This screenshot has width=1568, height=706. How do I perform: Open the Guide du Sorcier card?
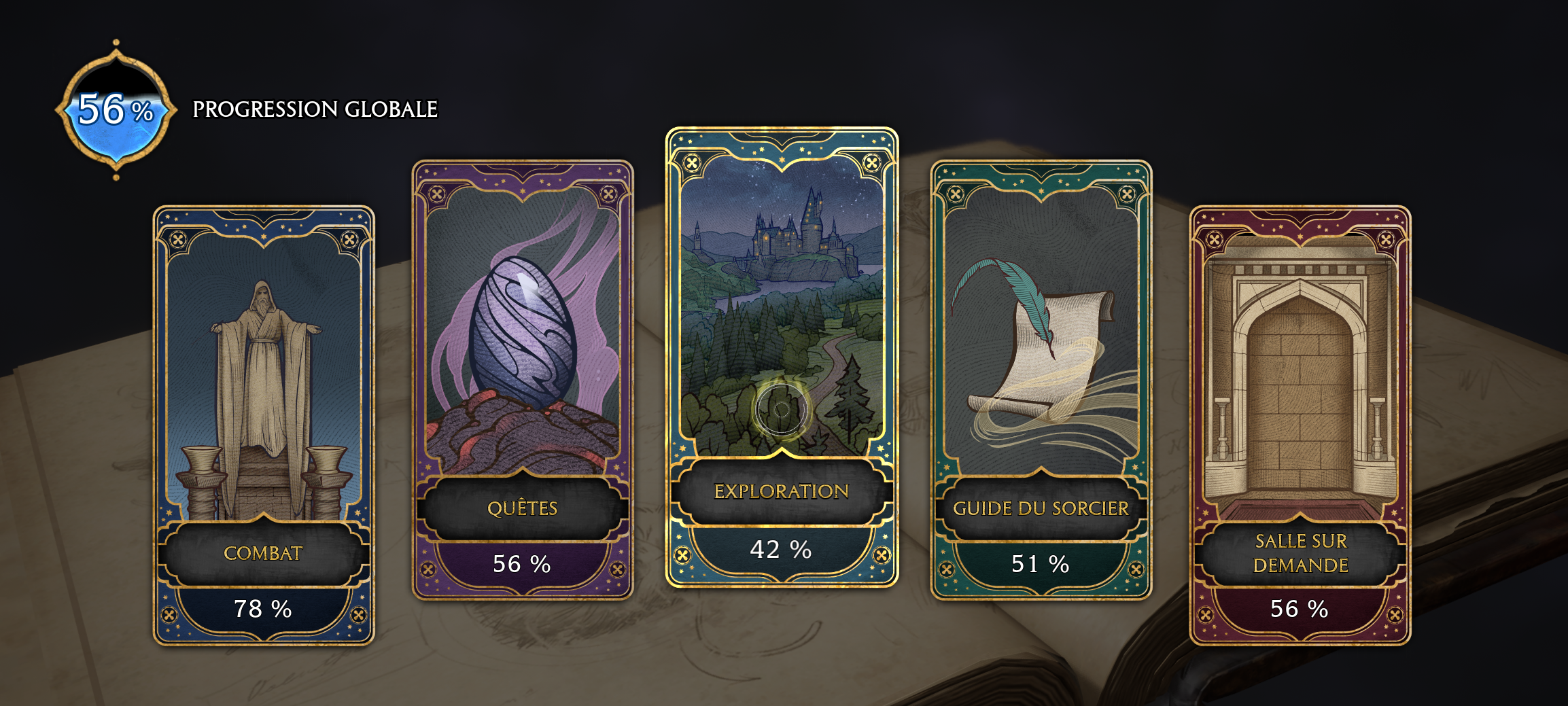(1041, 379)
